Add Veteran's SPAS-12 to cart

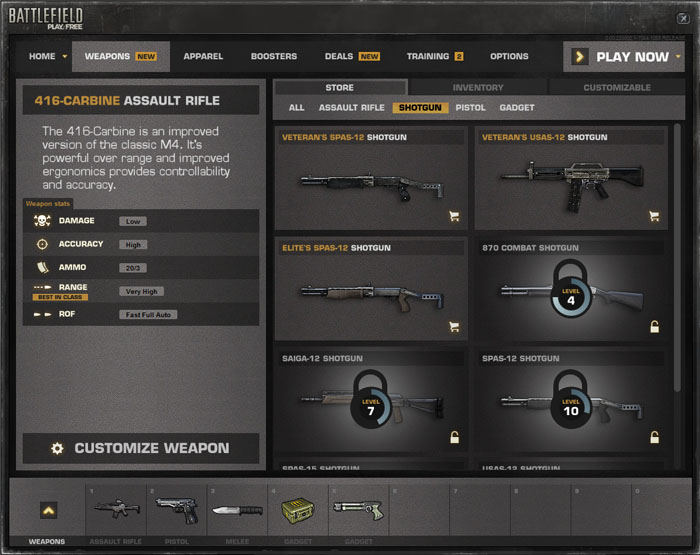point(454,215)
